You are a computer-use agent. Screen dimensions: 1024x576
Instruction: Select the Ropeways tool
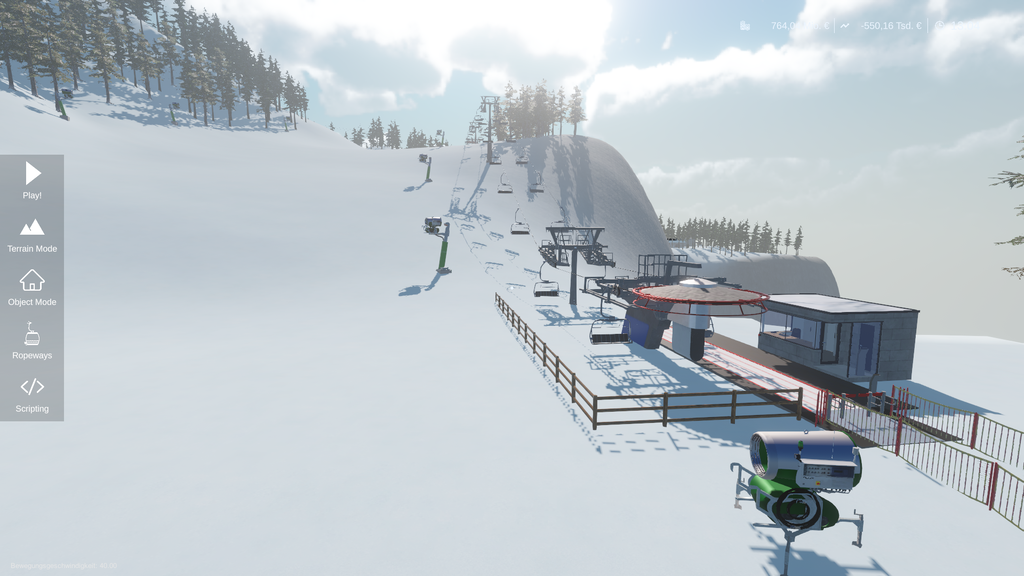(32, 341)
